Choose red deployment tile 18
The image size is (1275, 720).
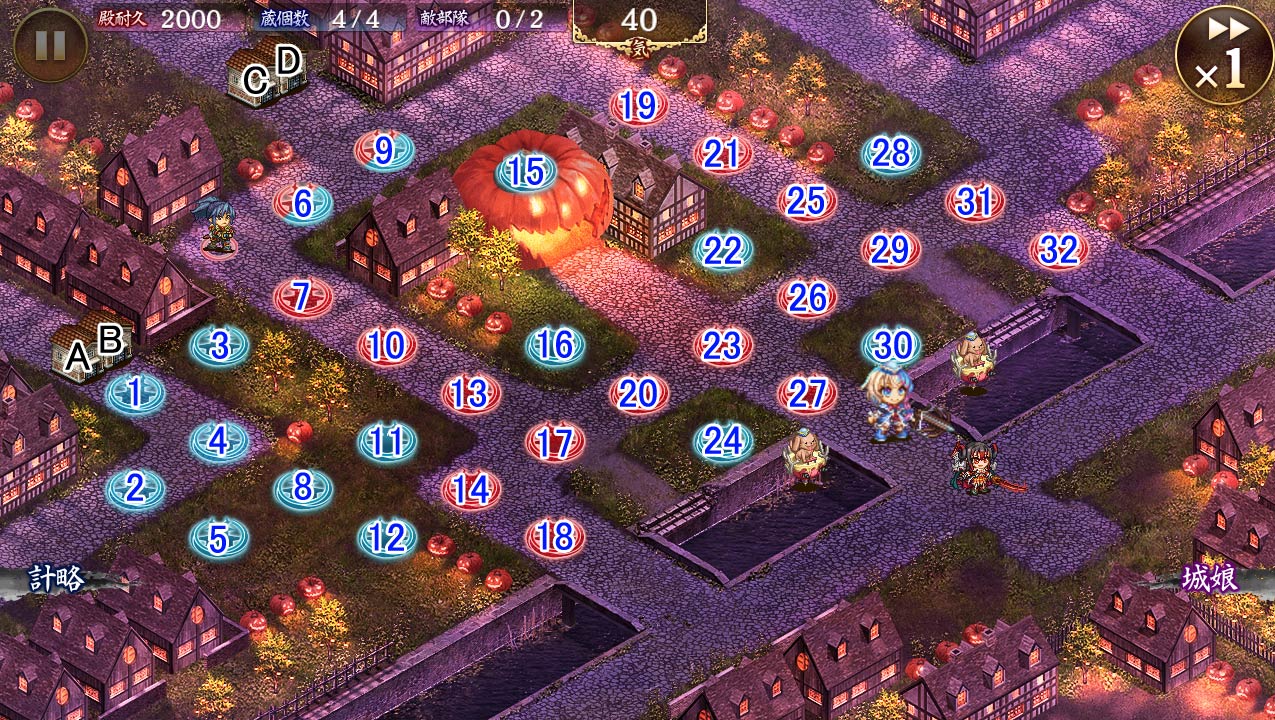point(555,538)
